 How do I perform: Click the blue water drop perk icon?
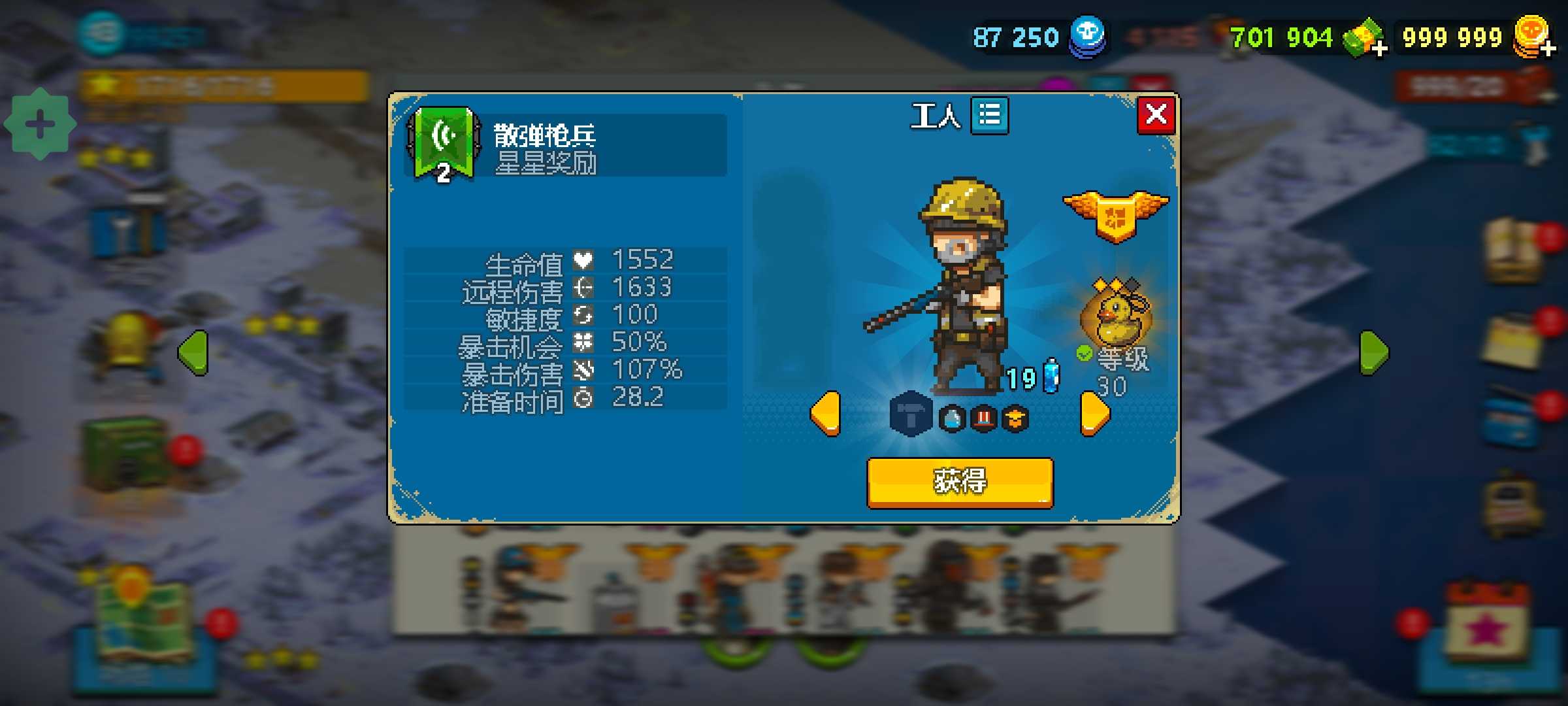tap(952, 418)
